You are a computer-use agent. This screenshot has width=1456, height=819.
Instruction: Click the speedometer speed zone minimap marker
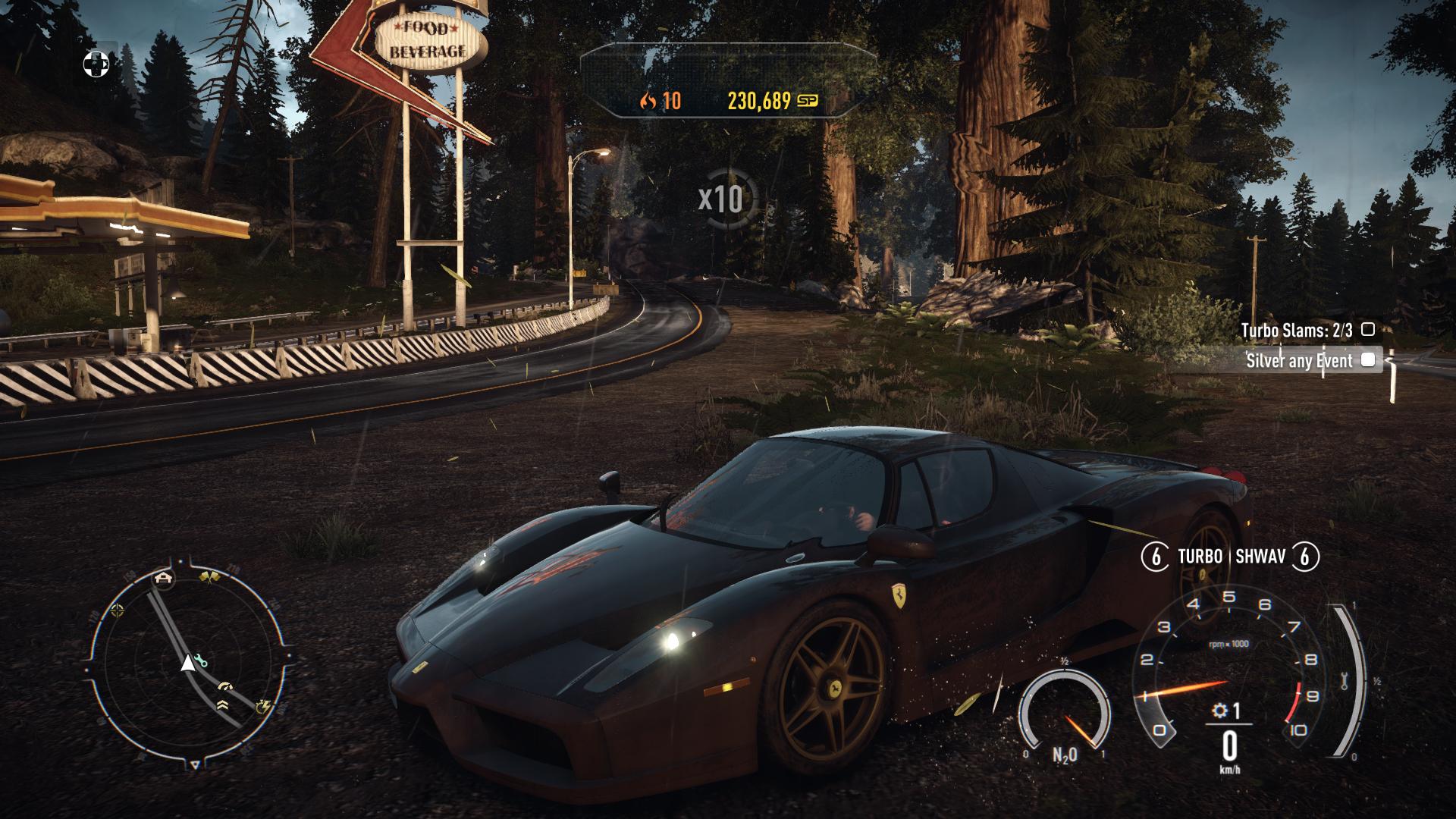(224, 688)
